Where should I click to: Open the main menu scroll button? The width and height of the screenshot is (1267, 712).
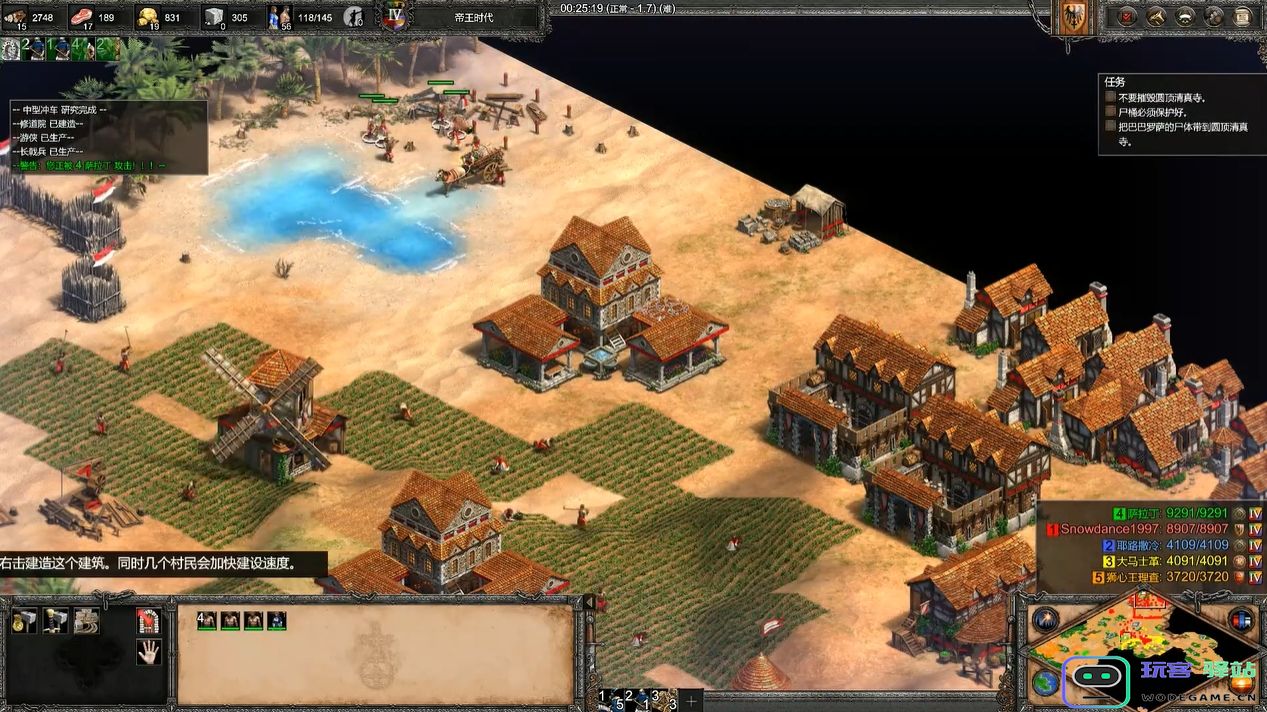click(x=1244, y=17)
